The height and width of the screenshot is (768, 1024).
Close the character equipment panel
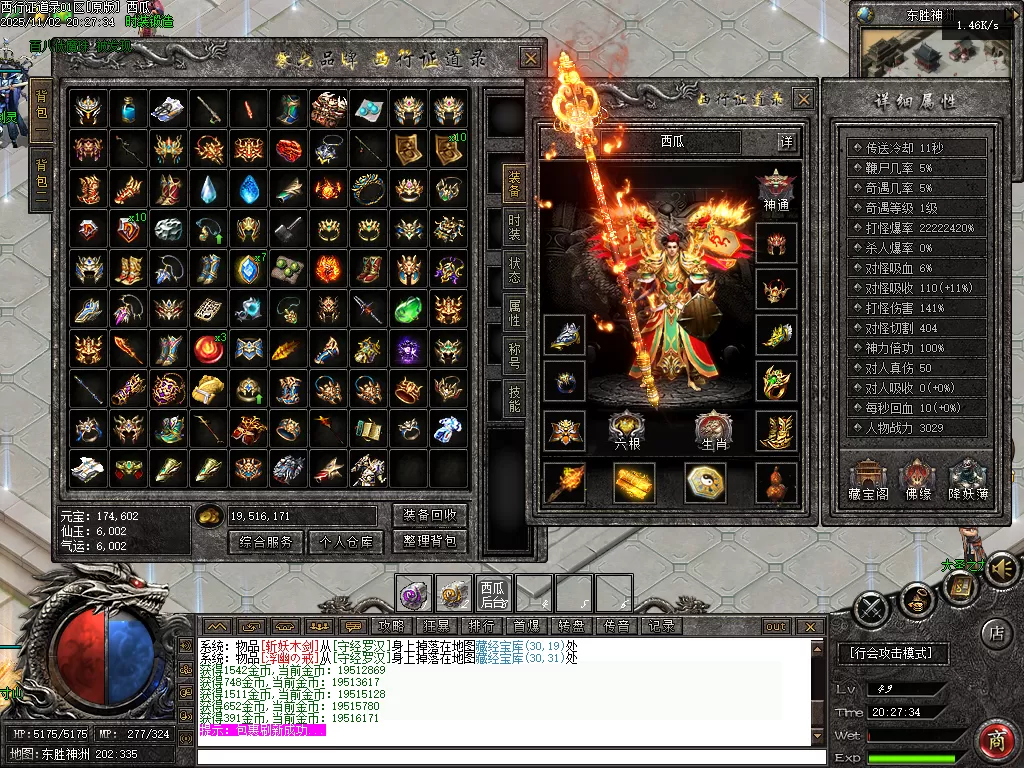pyautogui.click(x=803, y=98)
